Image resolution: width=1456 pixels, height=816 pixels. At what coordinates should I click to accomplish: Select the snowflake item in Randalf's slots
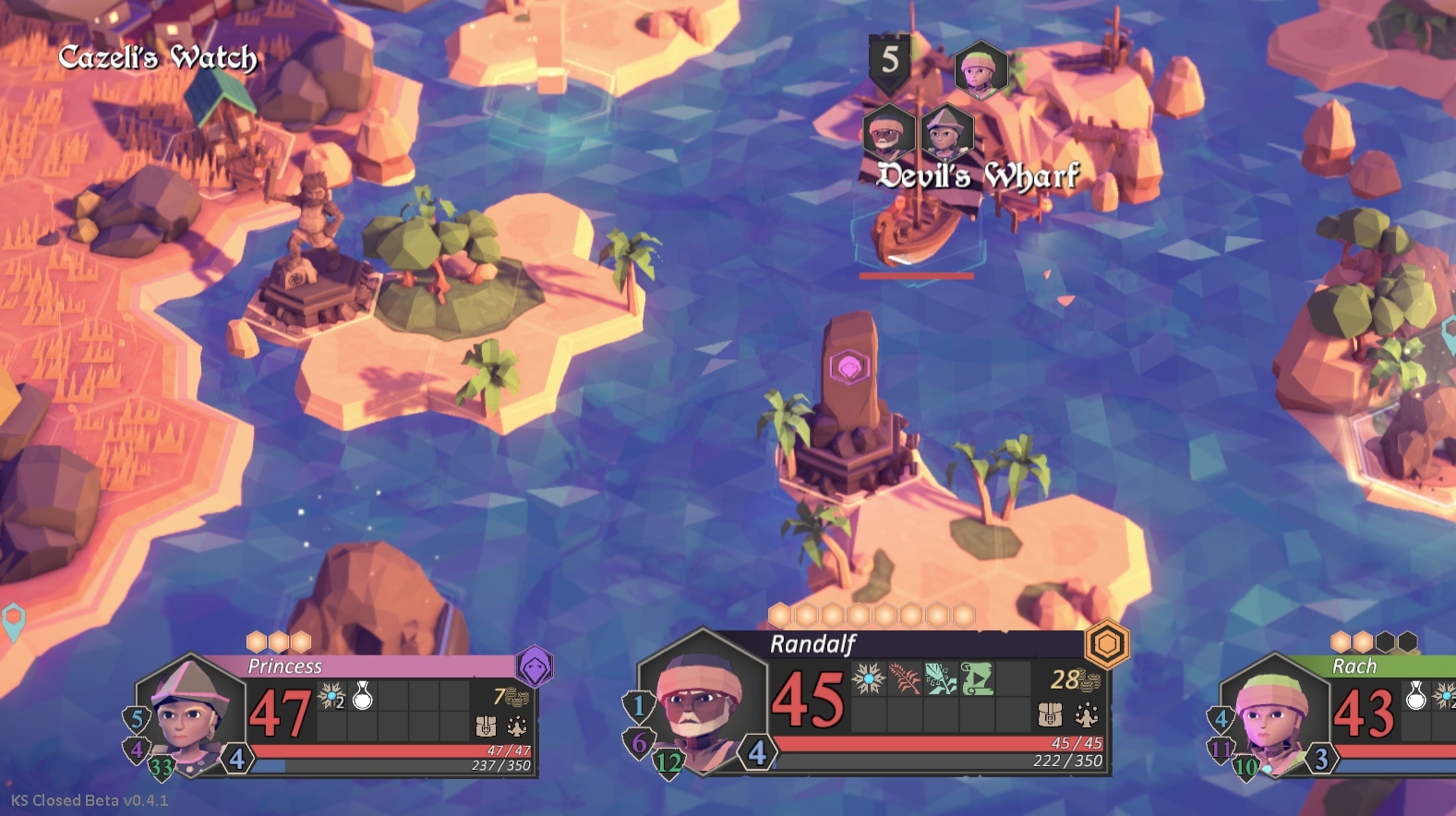pos(868,679)
